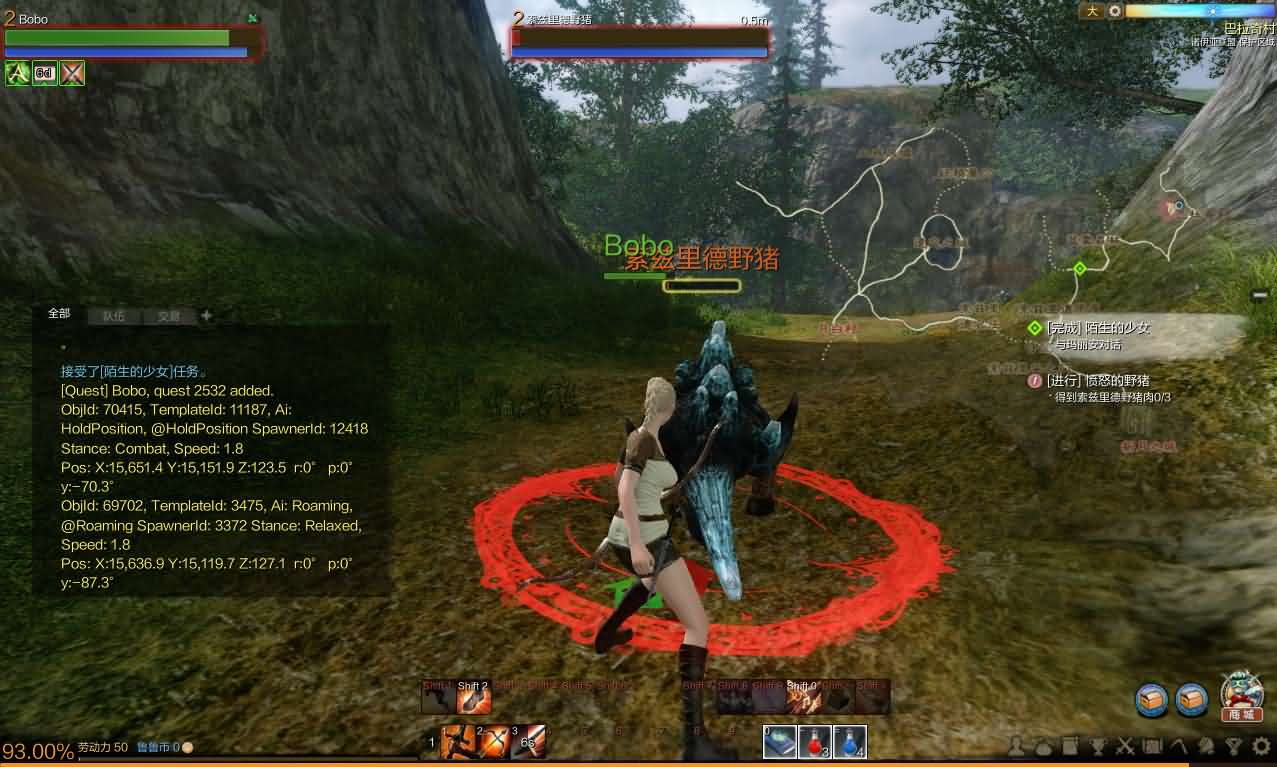This screenshot has height=767, width=1277.
Task: Activate the archer skill in slot 1
Action: [455, 742]
